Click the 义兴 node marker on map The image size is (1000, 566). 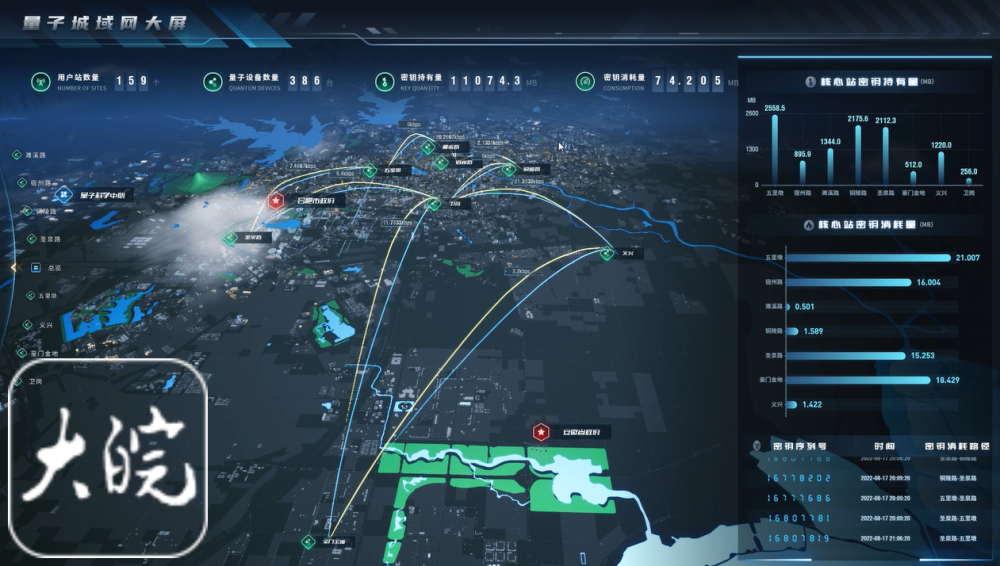click(606, 253)
